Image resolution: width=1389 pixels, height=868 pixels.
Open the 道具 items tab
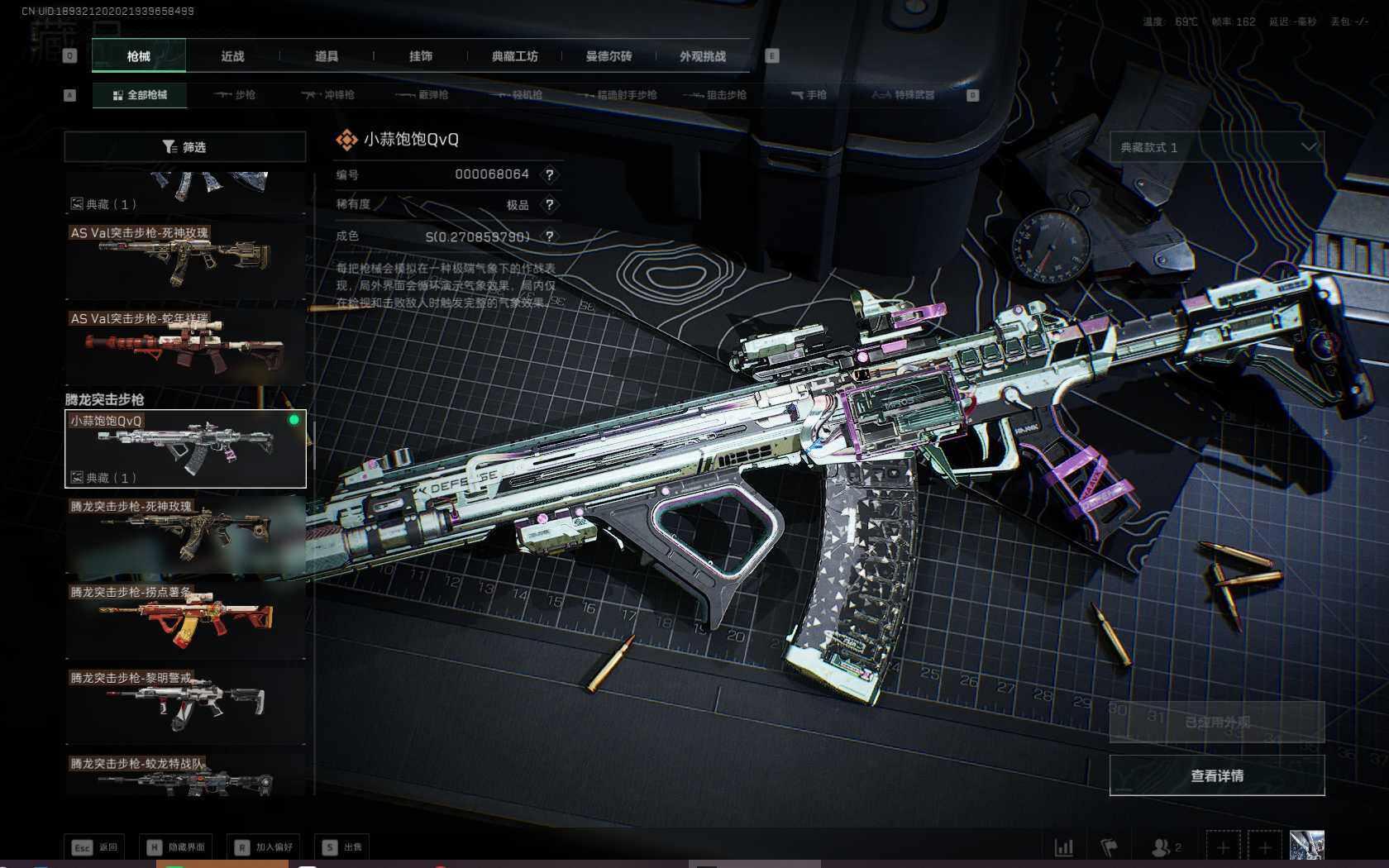(327, 56)
